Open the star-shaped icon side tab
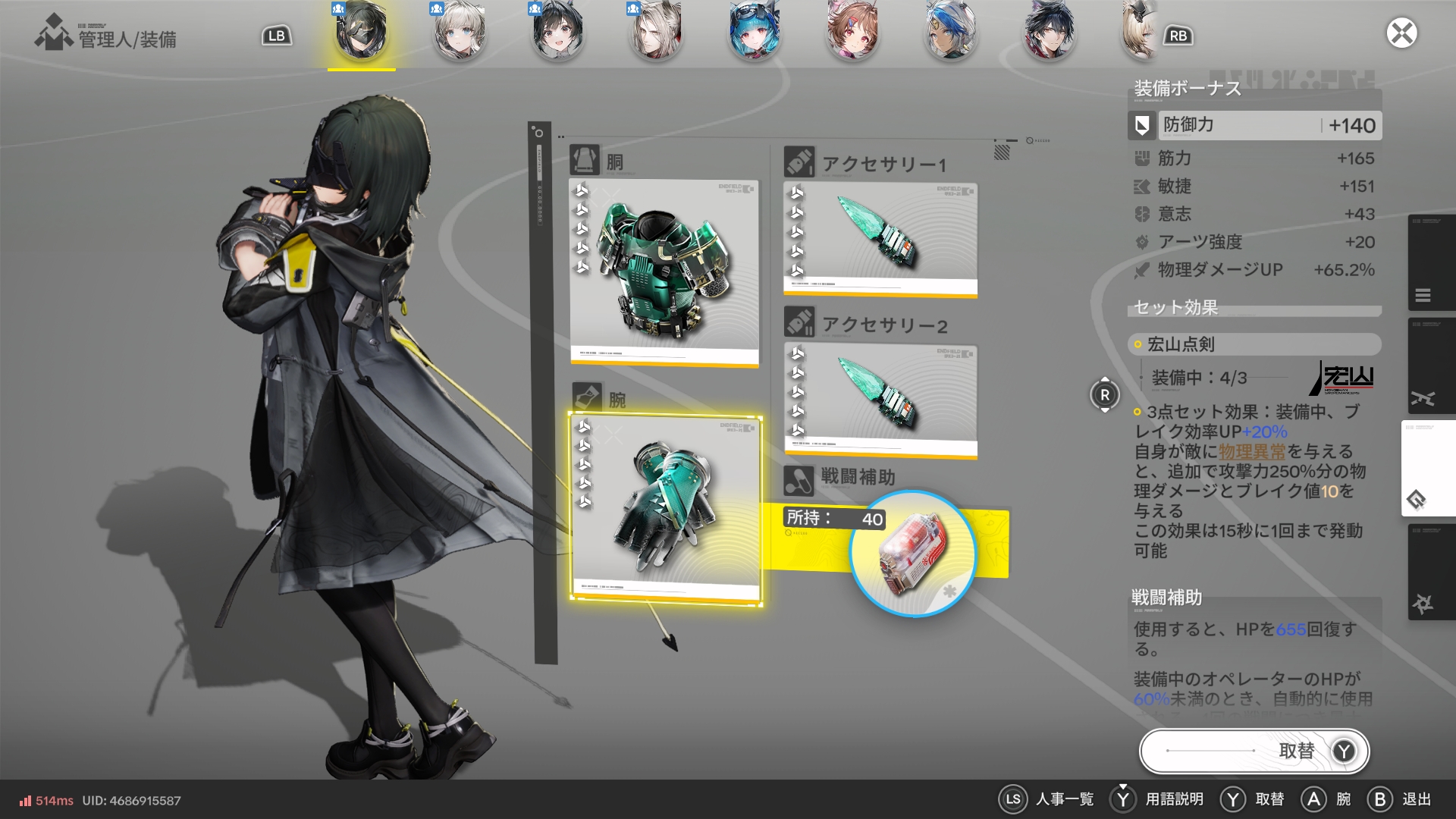 click(1422, 604)
